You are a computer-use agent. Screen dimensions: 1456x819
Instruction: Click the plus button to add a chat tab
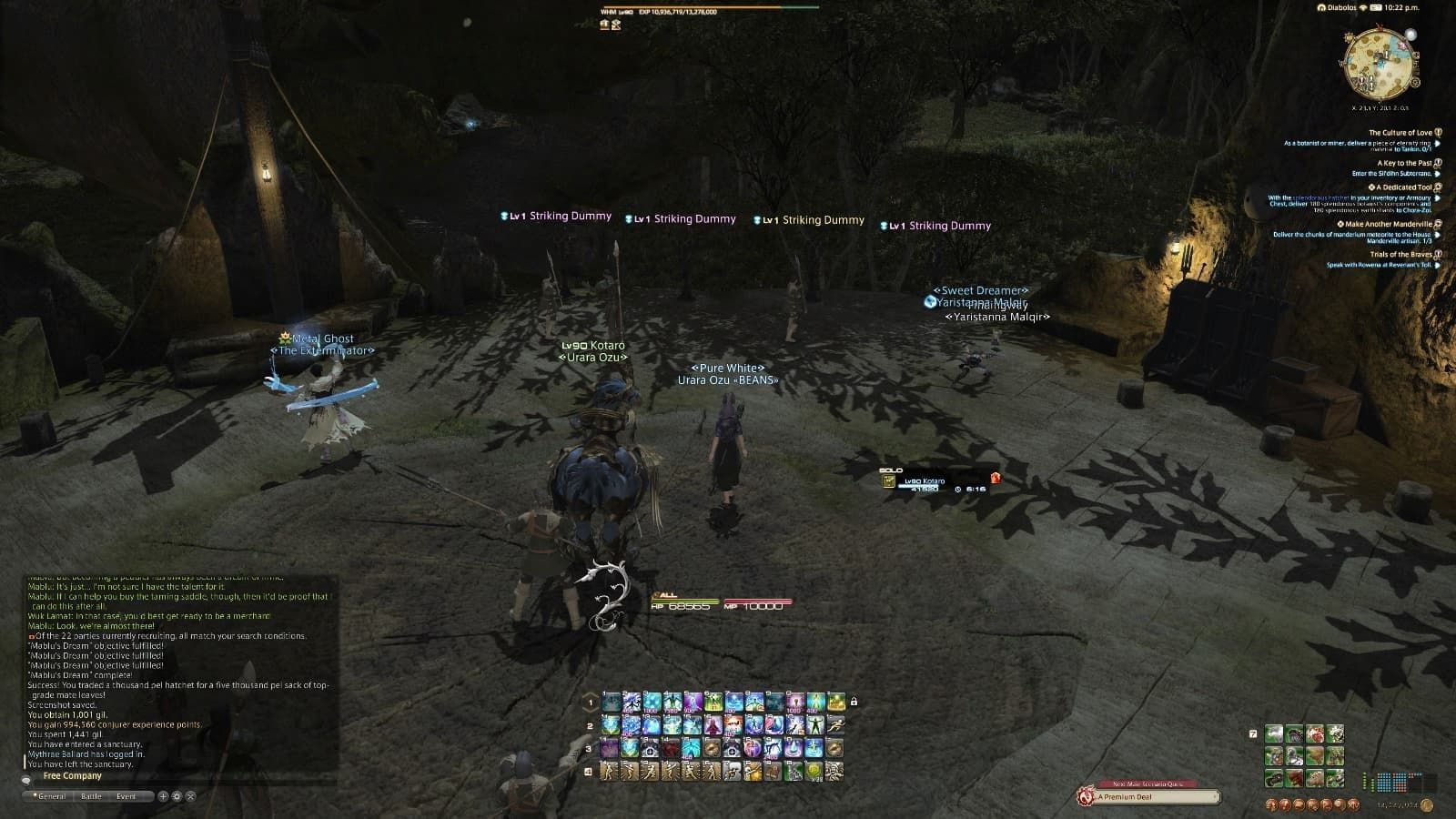pos(163,796)
